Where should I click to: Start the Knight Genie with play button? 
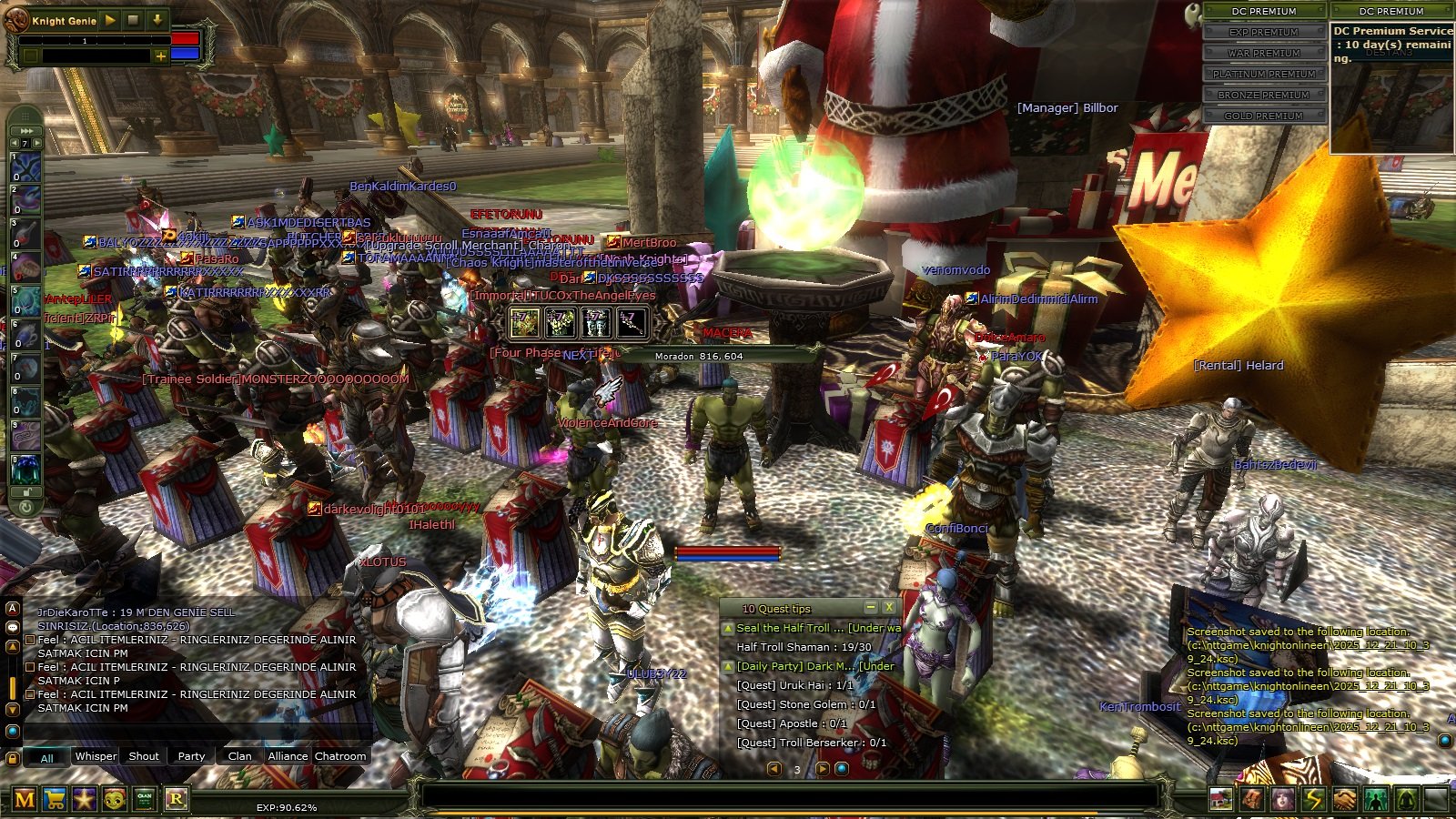click(x=110, y=19)
